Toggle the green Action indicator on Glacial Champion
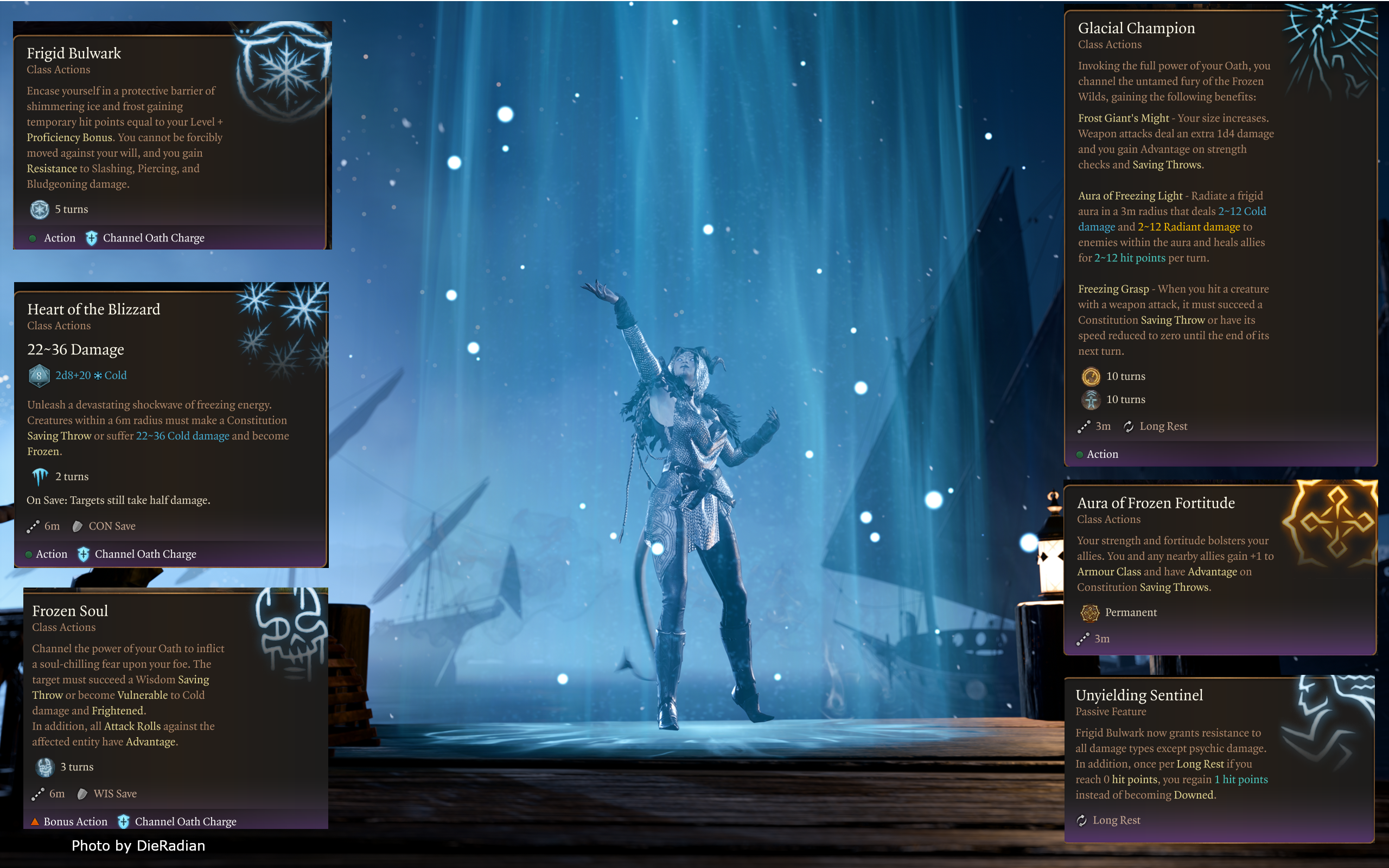The height and width of the screenshot is (868, 1389). click(1081, 454)
